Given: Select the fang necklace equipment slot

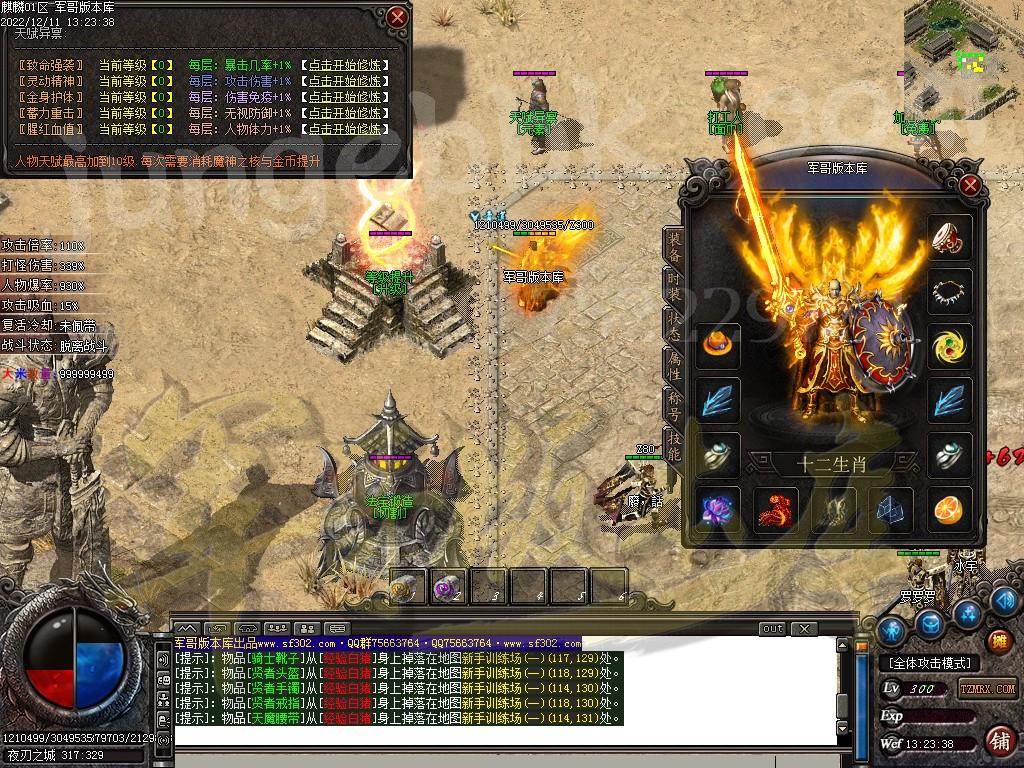Looking at the screenshot, I should (x=948, y=292).
